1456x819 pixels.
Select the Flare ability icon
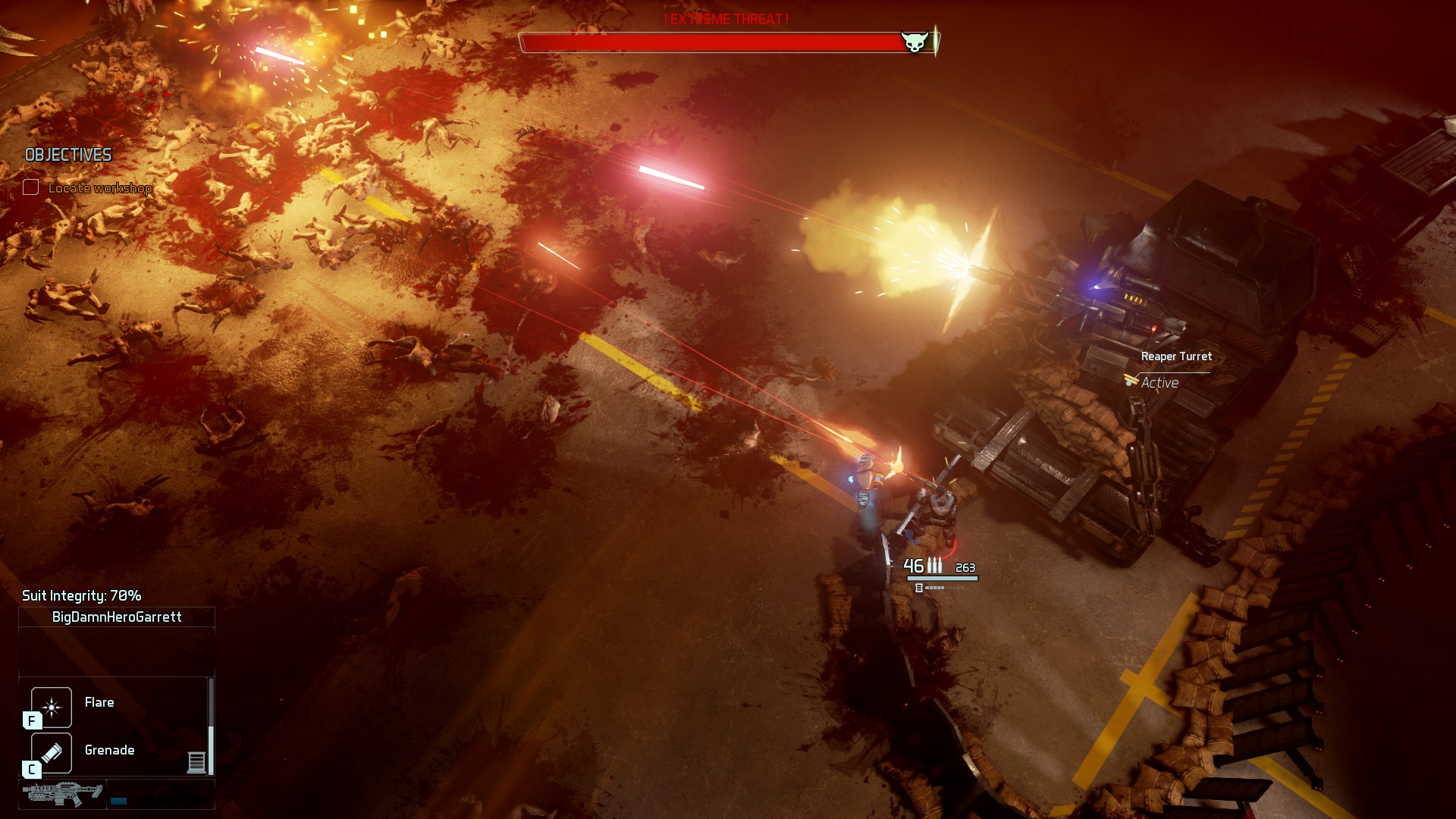[x=52, y=707]
